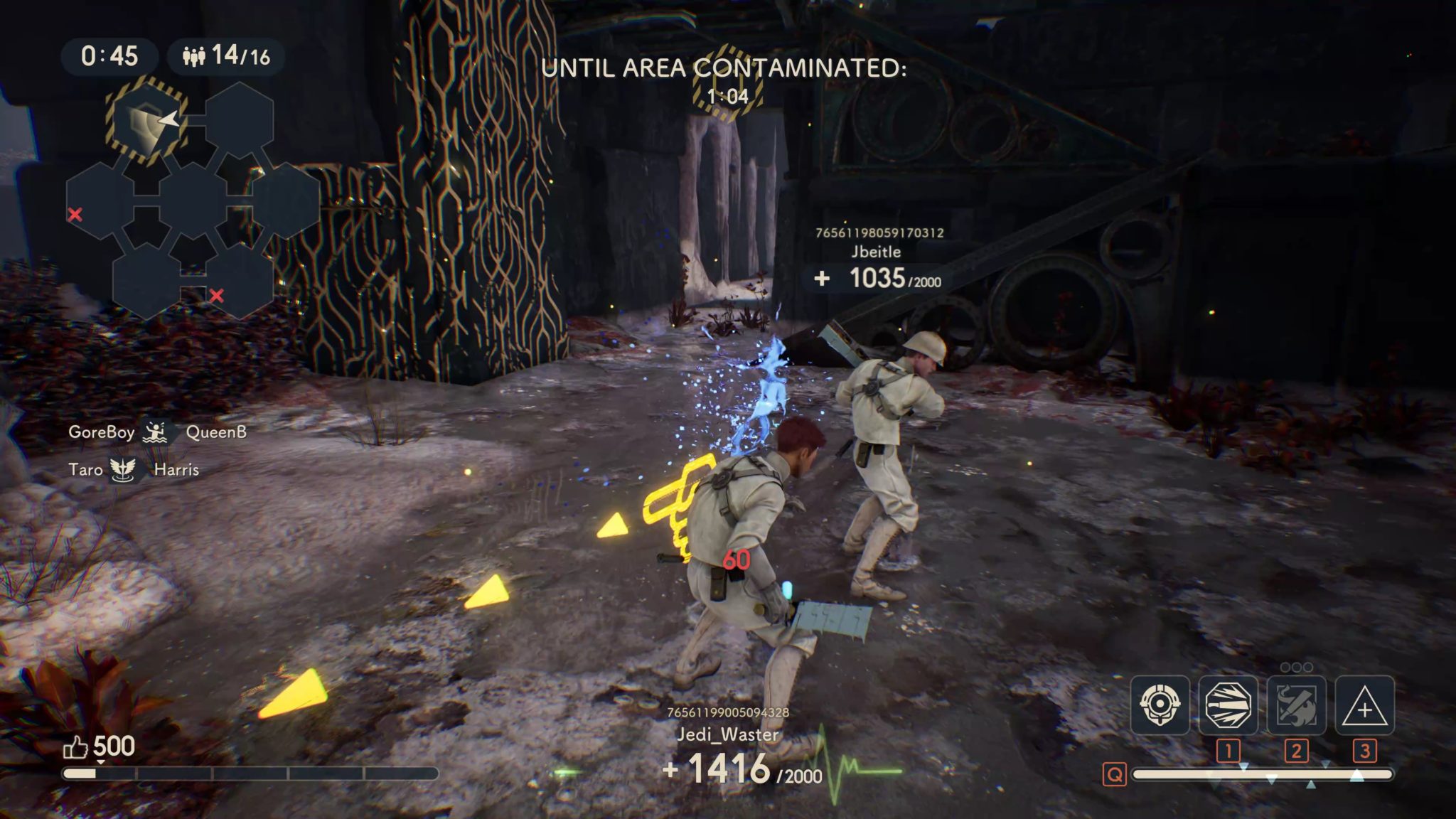
Task: Click the winged emblem between Taro and Harris
Action: 123,469
